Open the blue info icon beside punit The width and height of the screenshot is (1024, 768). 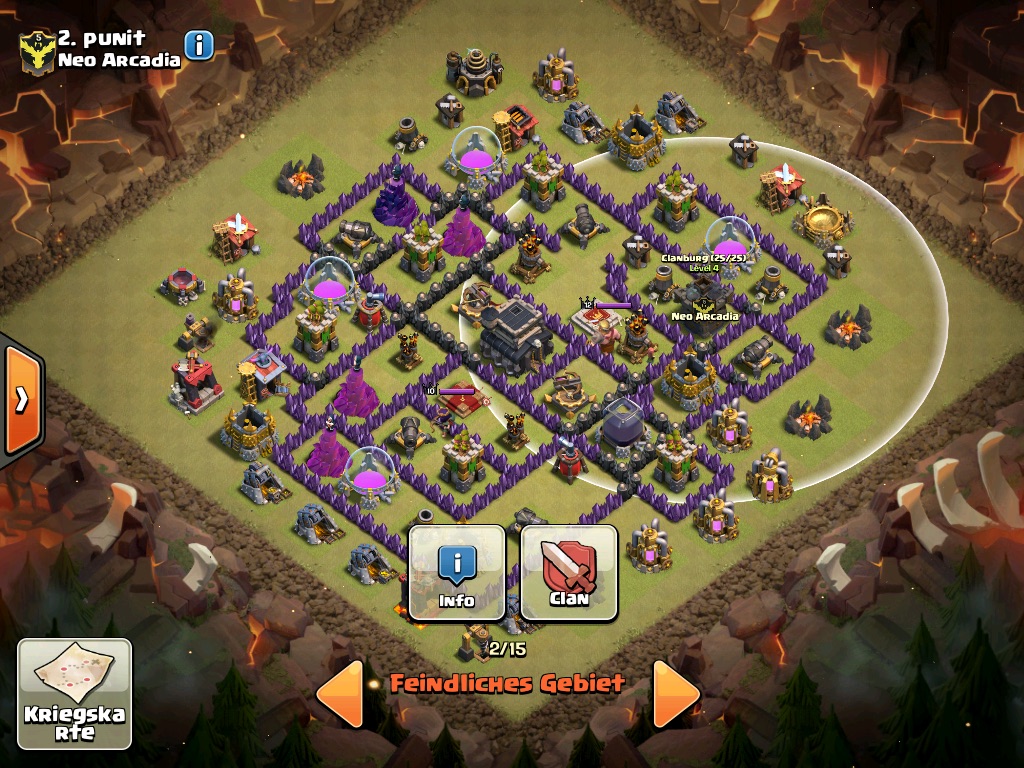point(199,45)
